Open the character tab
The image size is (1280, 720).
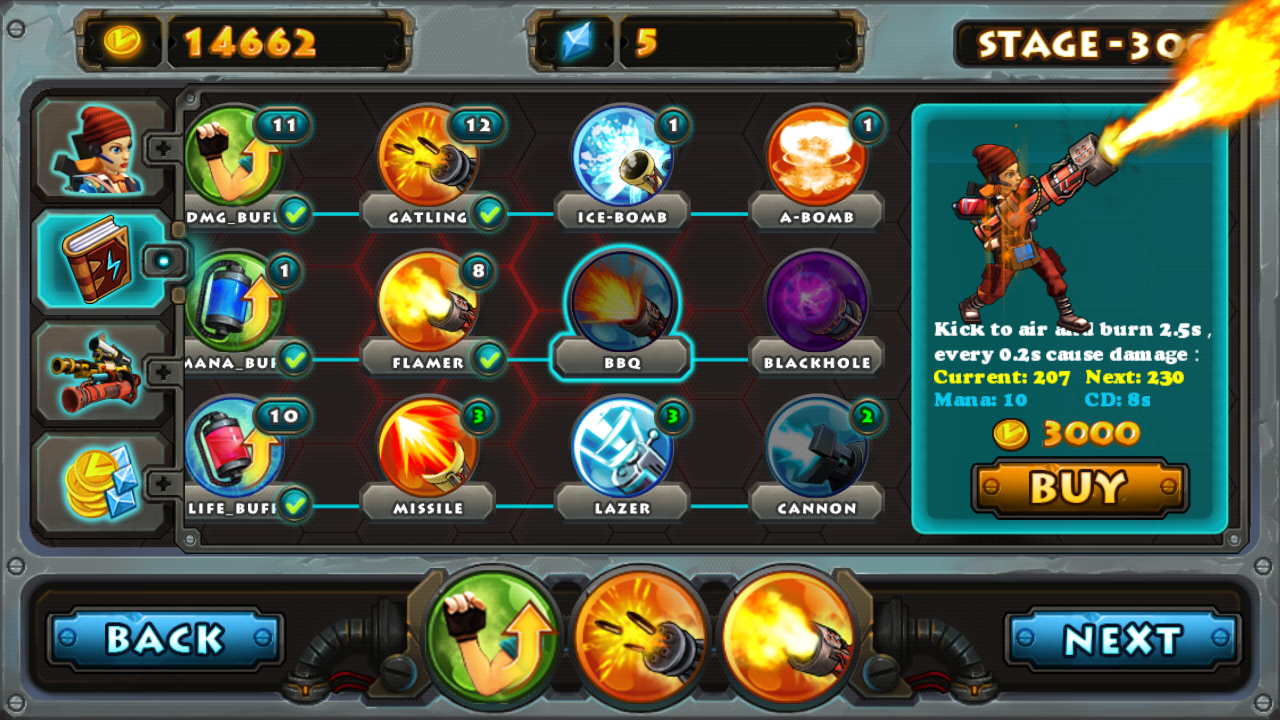coord(102,152)
